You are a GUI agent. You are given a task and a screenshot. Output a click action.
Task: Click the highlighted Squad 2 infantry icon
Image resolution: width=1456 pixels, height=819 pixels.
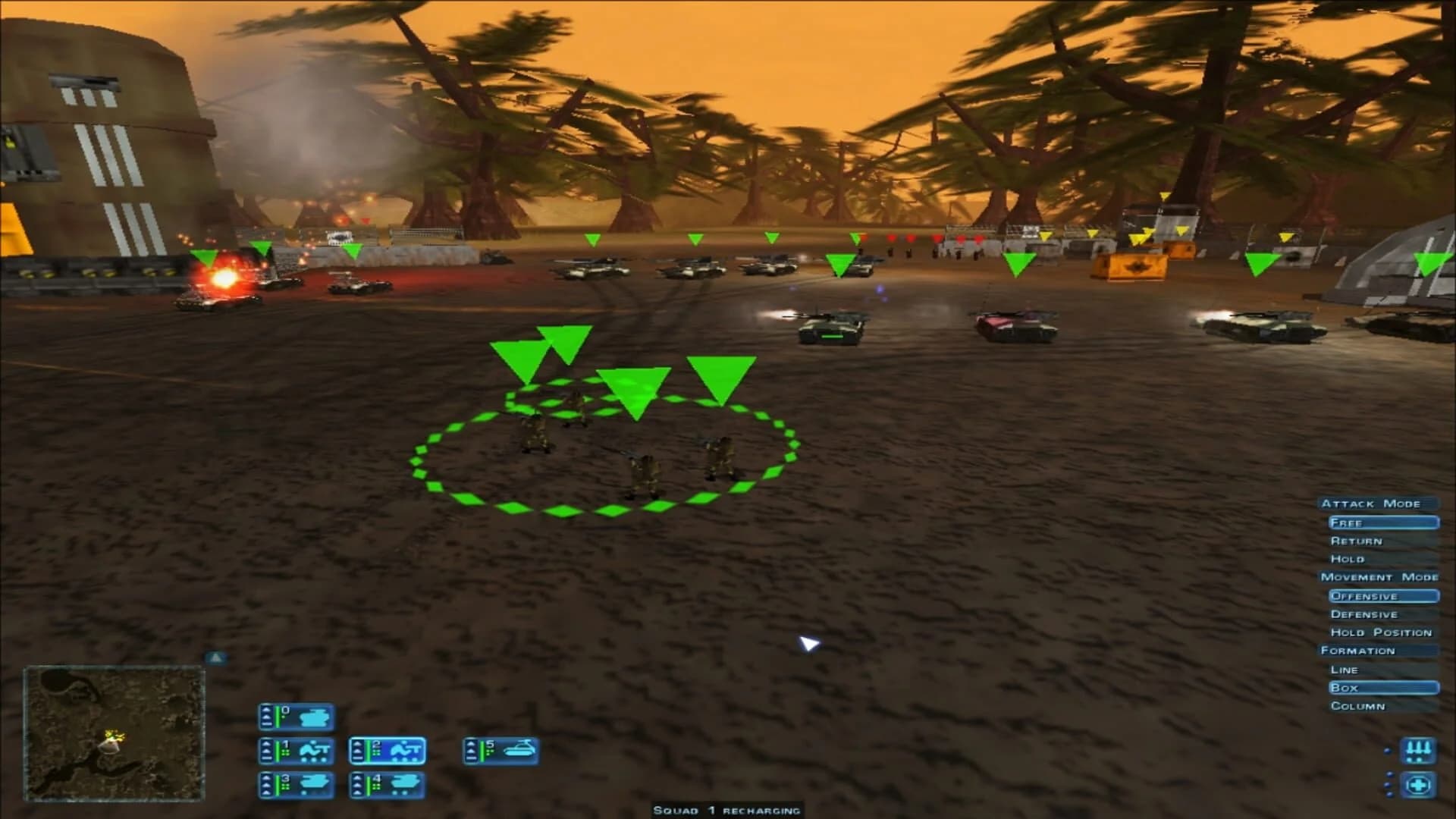tap(405, 751)
